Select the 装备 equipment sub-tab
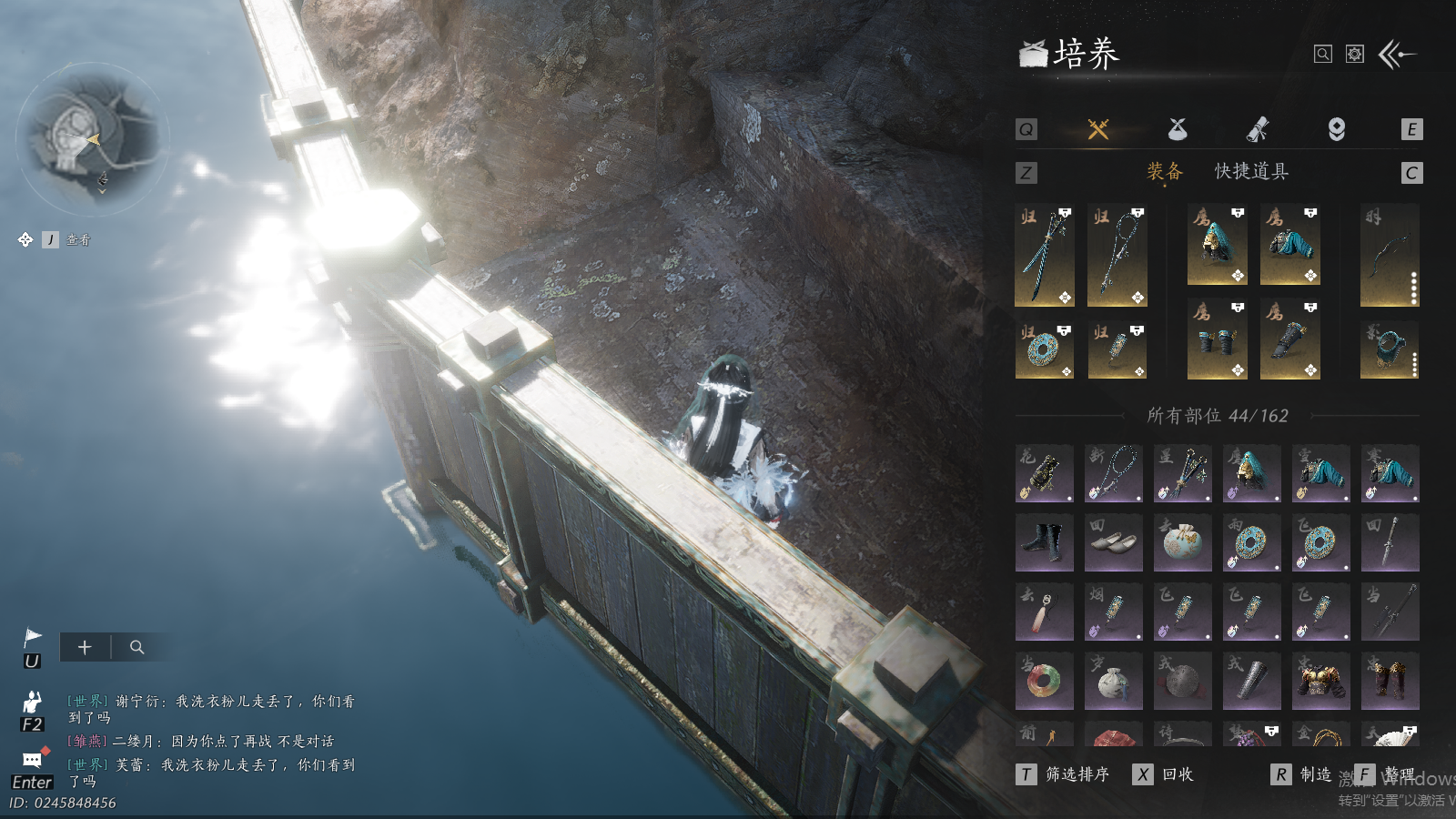Viewport: 1456px width, 819px height. point(1165,172)
